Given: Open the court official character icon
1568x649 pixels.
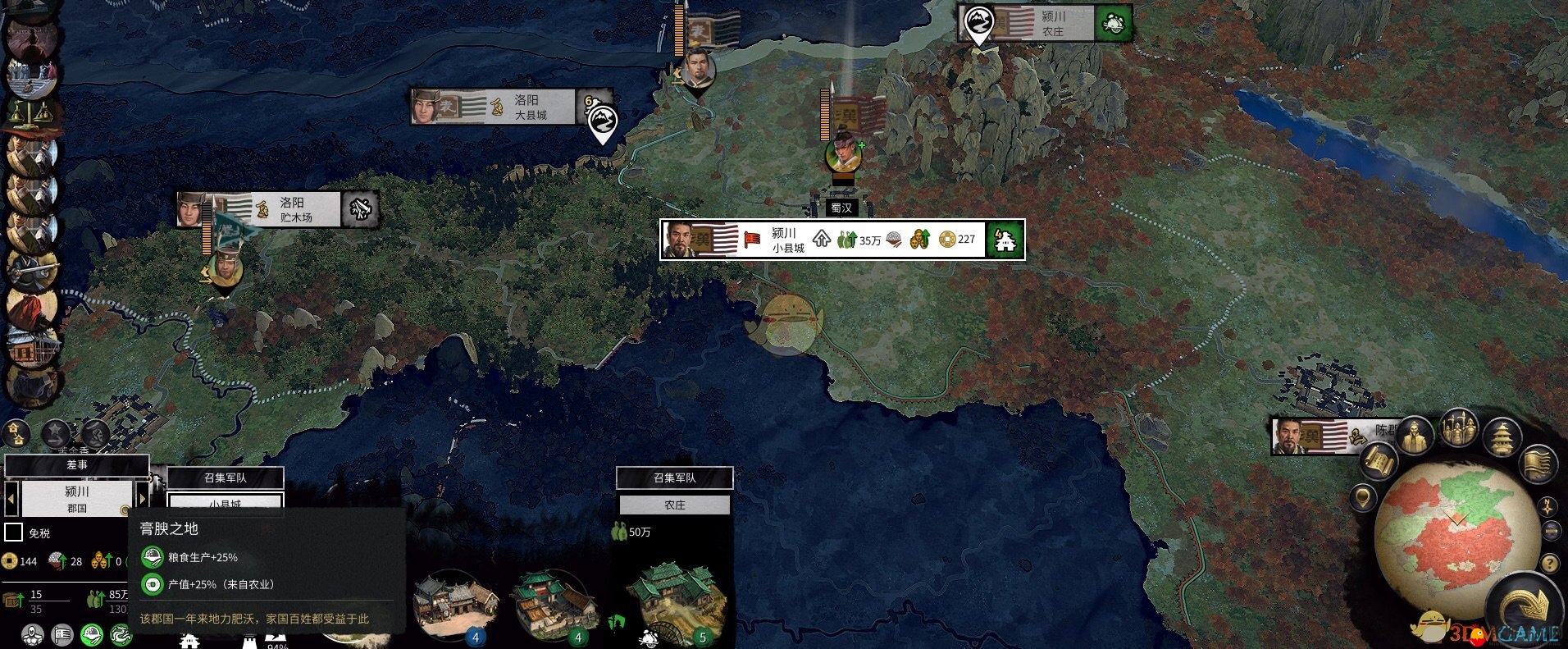Looking at the screenshot, I should [x=1415, y=436].
